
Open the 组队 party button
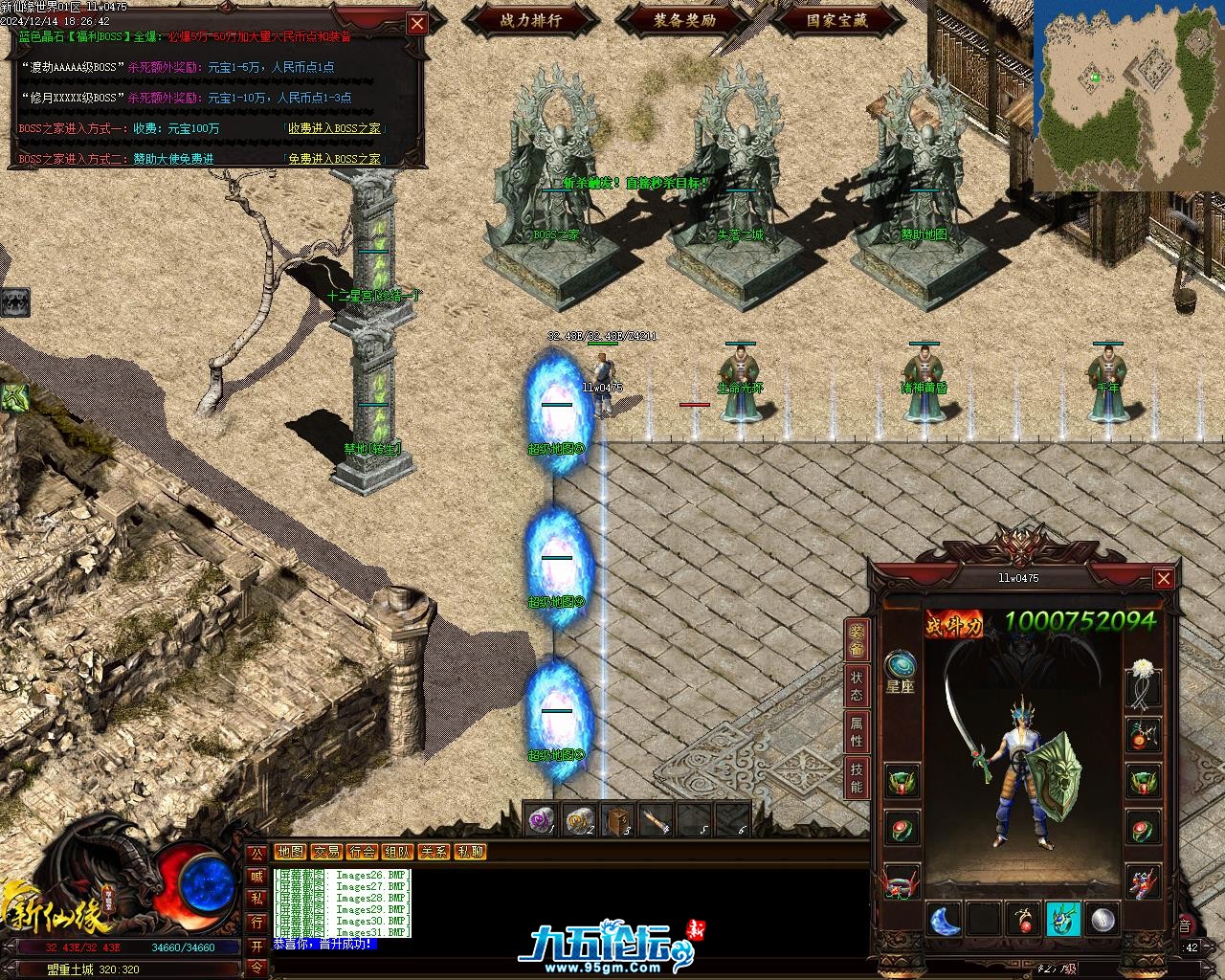click(x=397, y=852)
